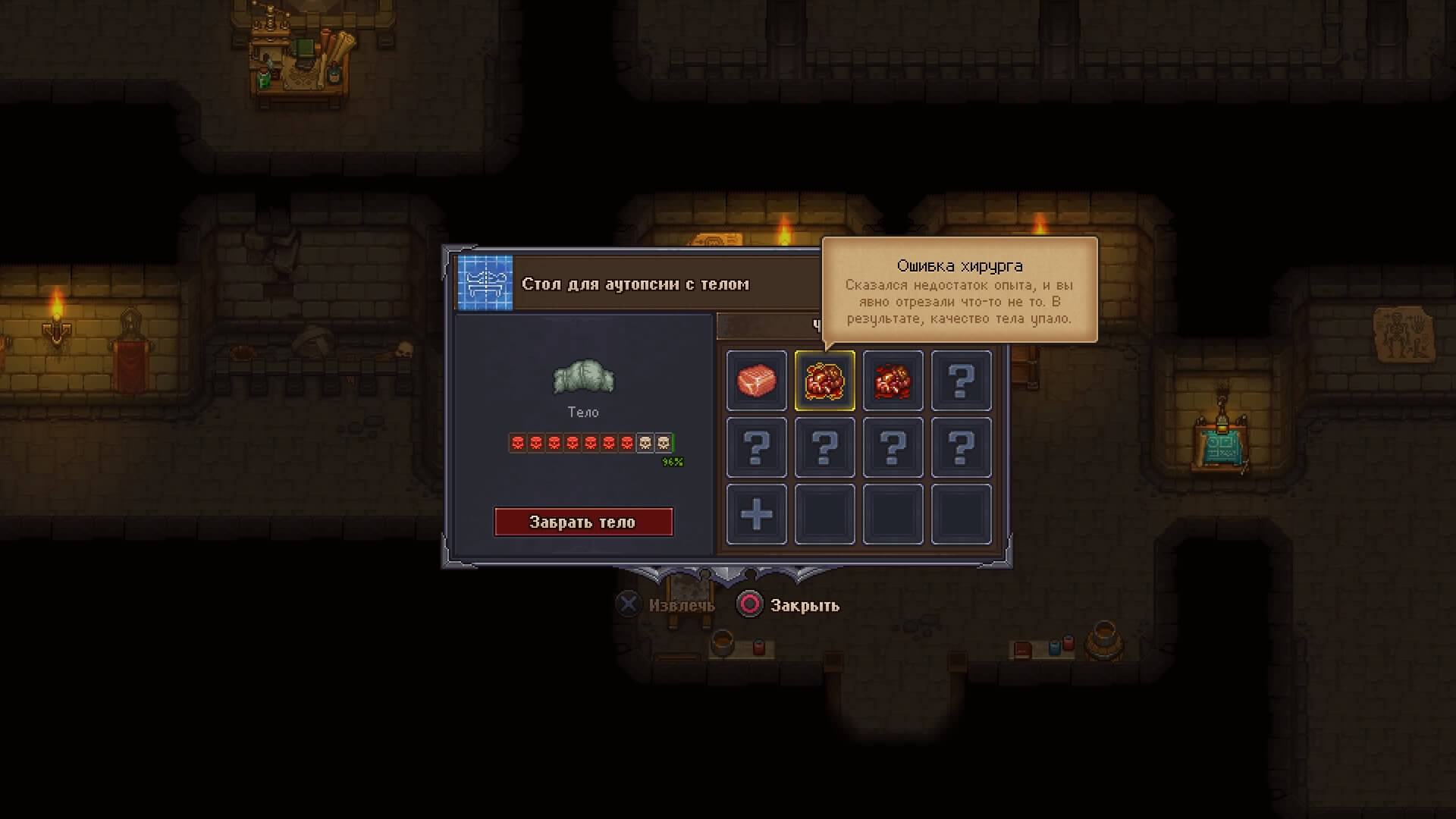Choose the dark red organ slot
This screenshot has width=1456, height=819.
[x=893, y=380]
